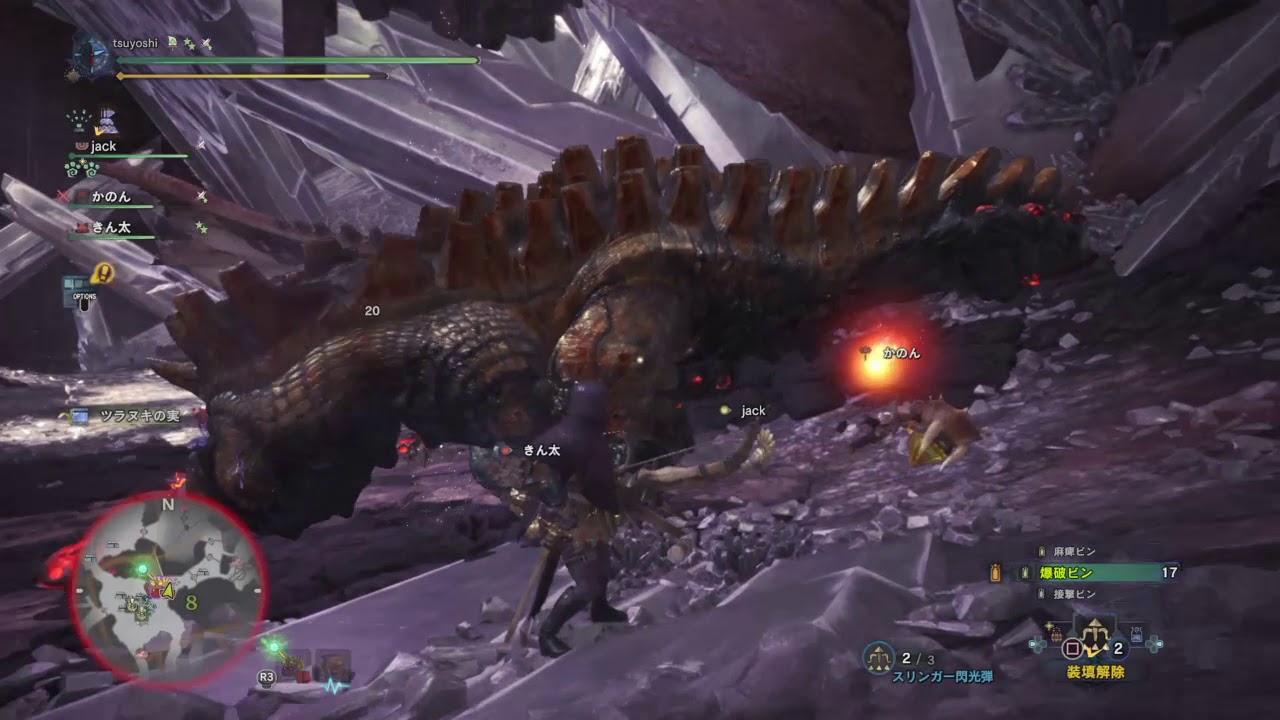Open the item pouch icon beside the radial menu
Image resolution: width=1280 pixels, height=720 pixels.
tap(1054, 632)
